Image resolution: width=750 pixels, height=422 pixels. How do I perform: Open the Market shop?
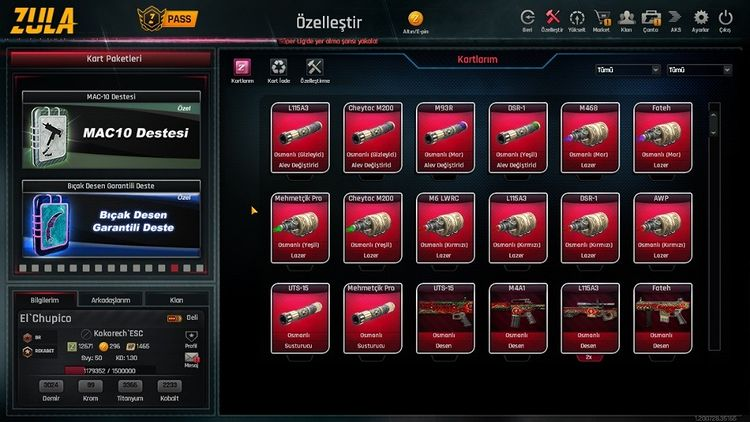pyautogui.click(x=602, y=19)
